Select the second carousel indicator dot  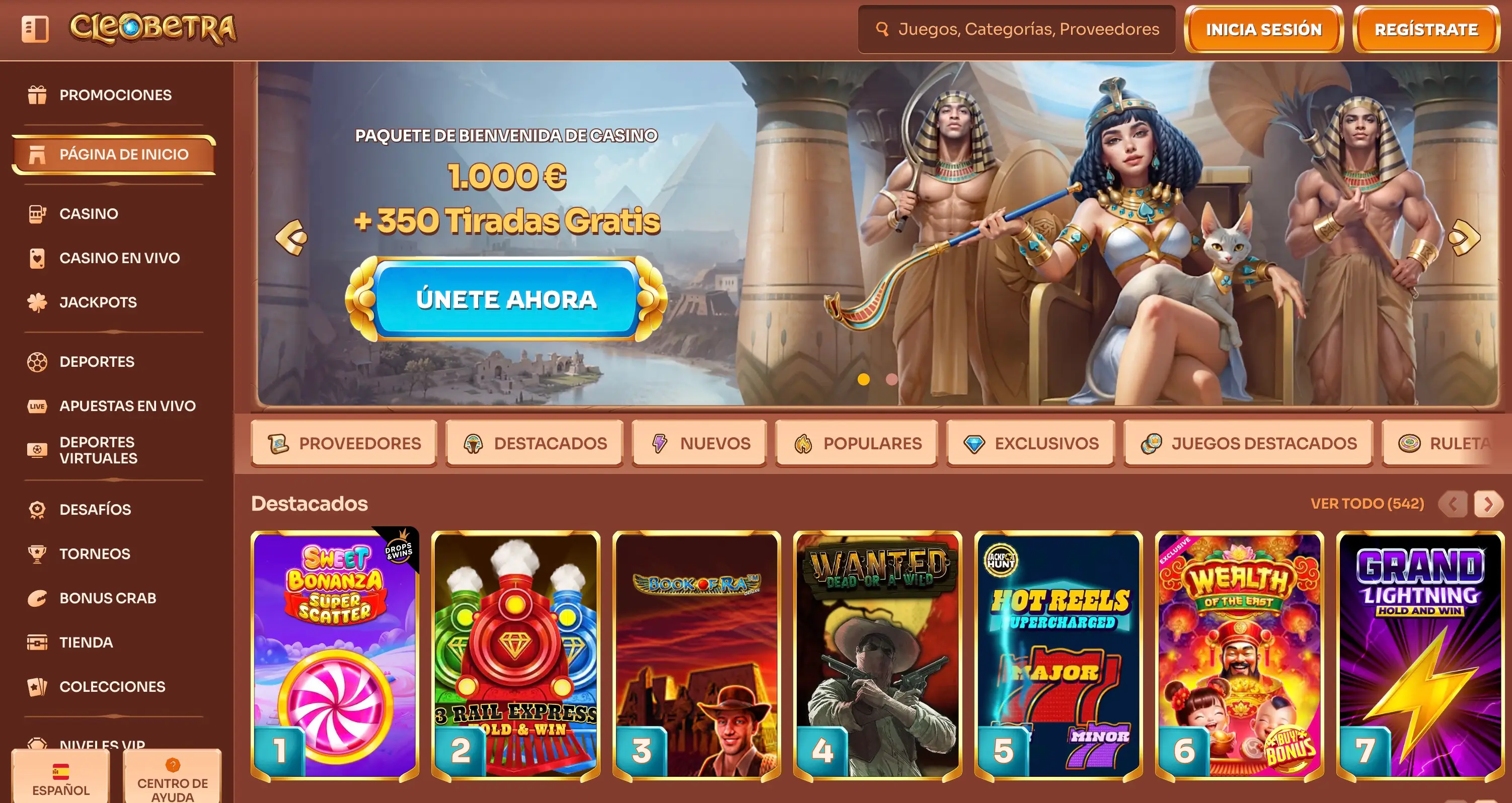click(x=893, y=379)
